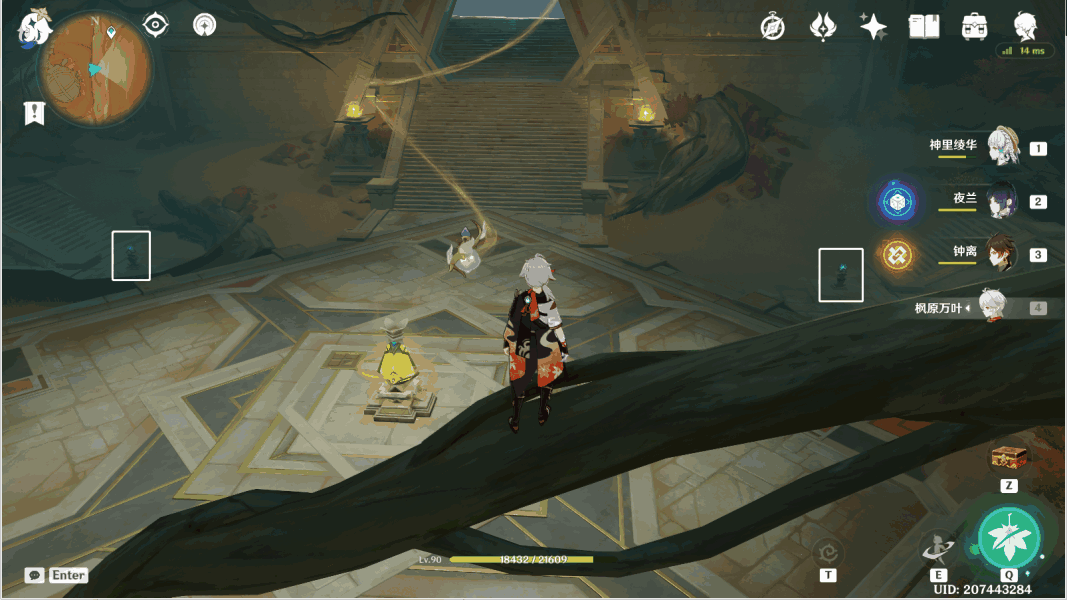Viewport: 1067px width, 600px height.
Task: Use the treasure chest gadget
Action: point(1009,459)
